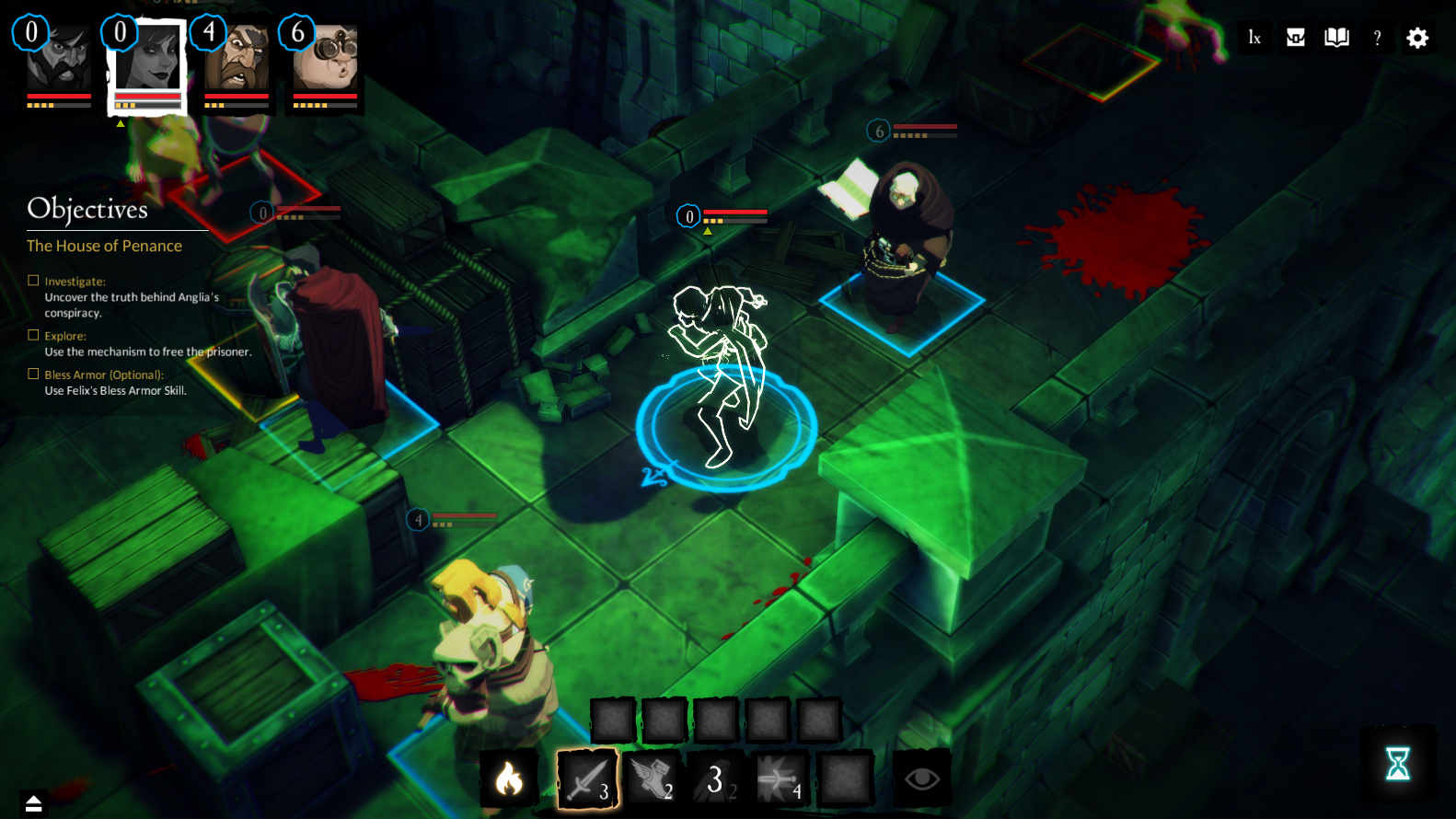Select the dark-haired woman hero portrait
Image resolution: width=1456 pixels, height=819 pixels.
148,59
